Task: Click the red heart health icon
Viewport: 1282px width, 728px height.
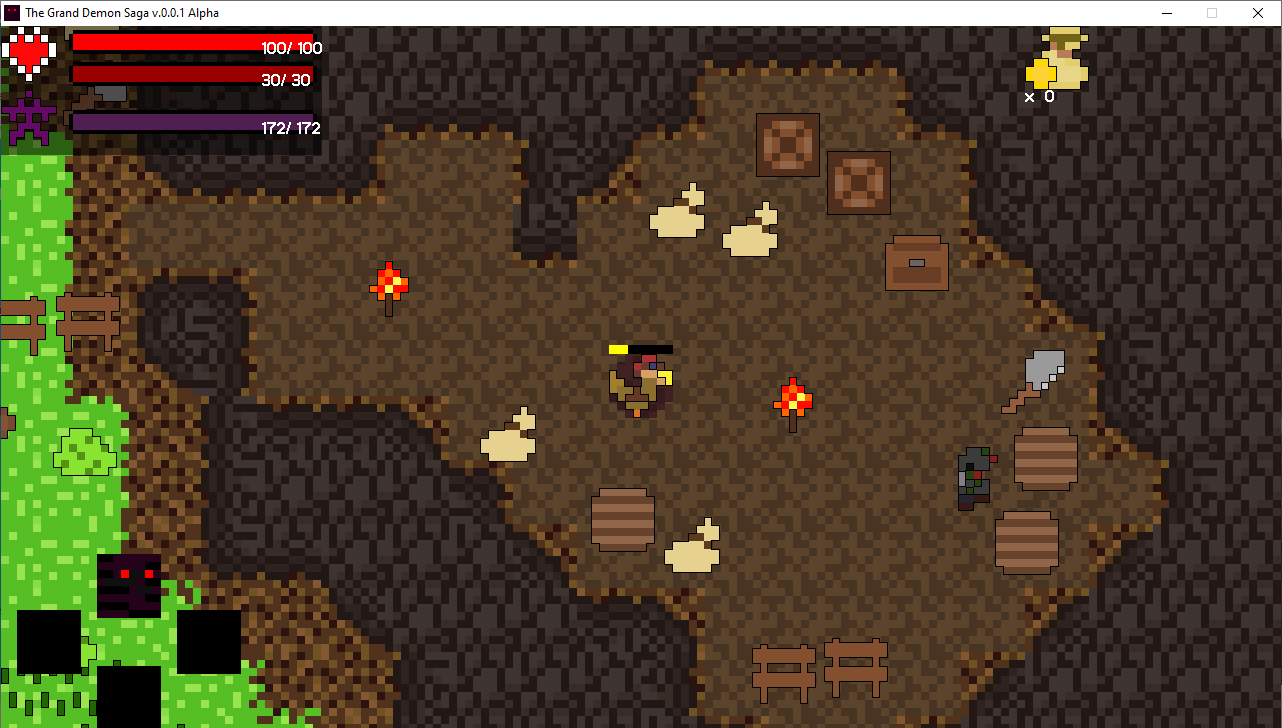Action: (x=30, y=53)
